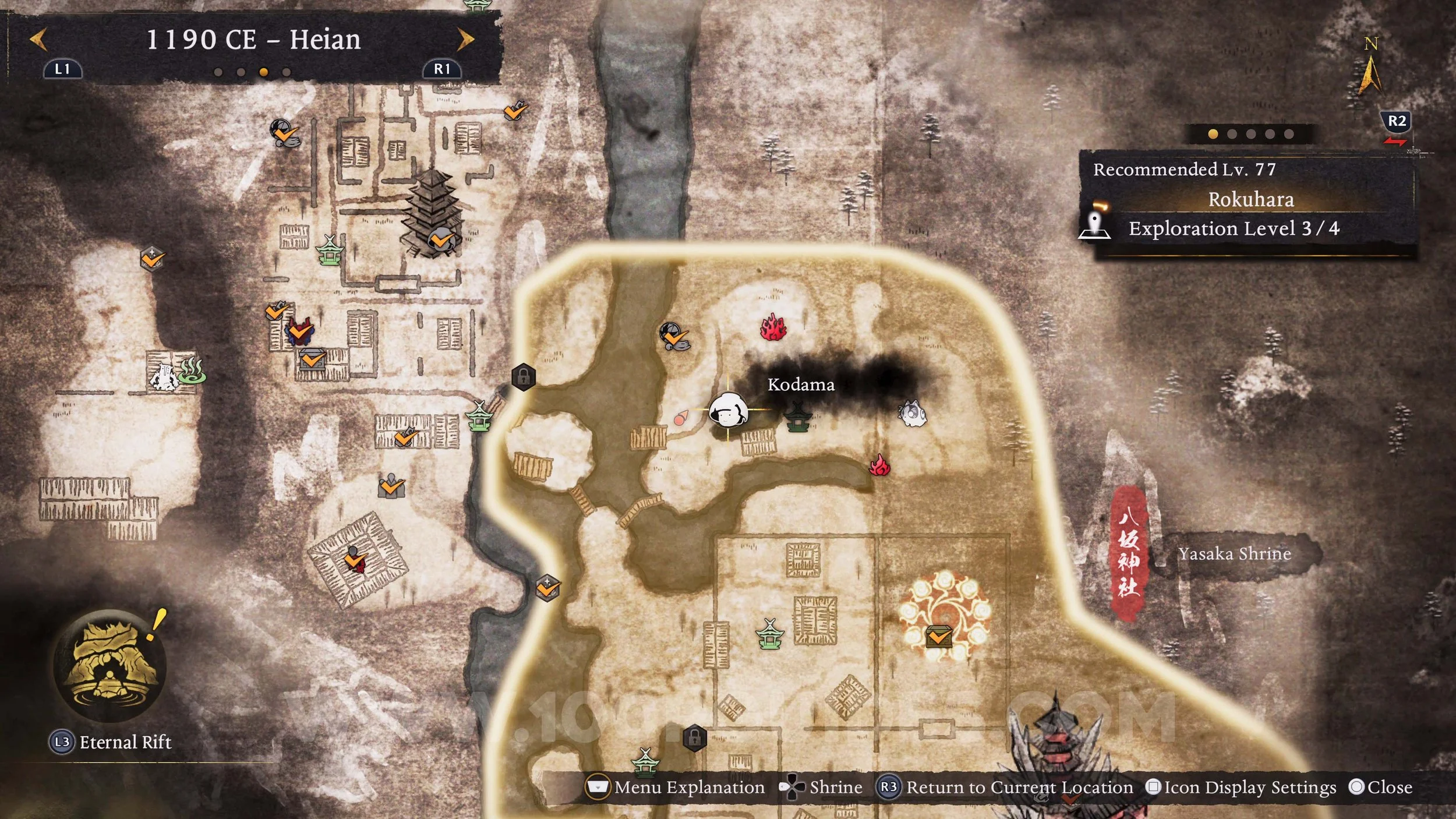
Task: Click the north compass indicator
Action: coord(1370,67)
